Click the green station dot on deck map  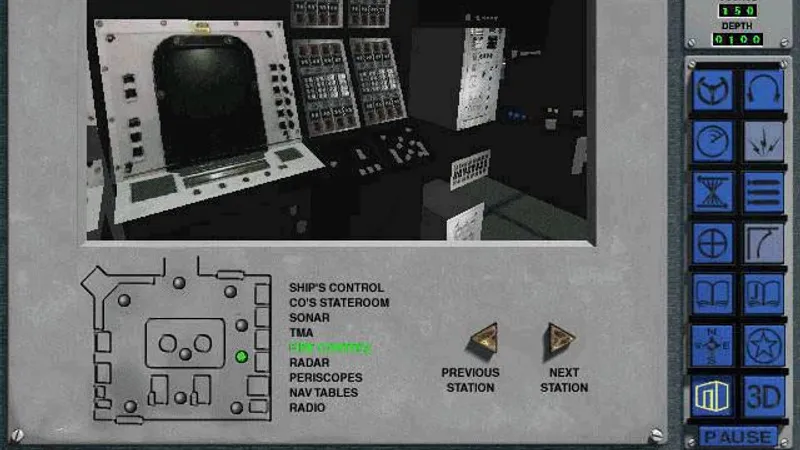pyautogui.click(x=241, y=356)
